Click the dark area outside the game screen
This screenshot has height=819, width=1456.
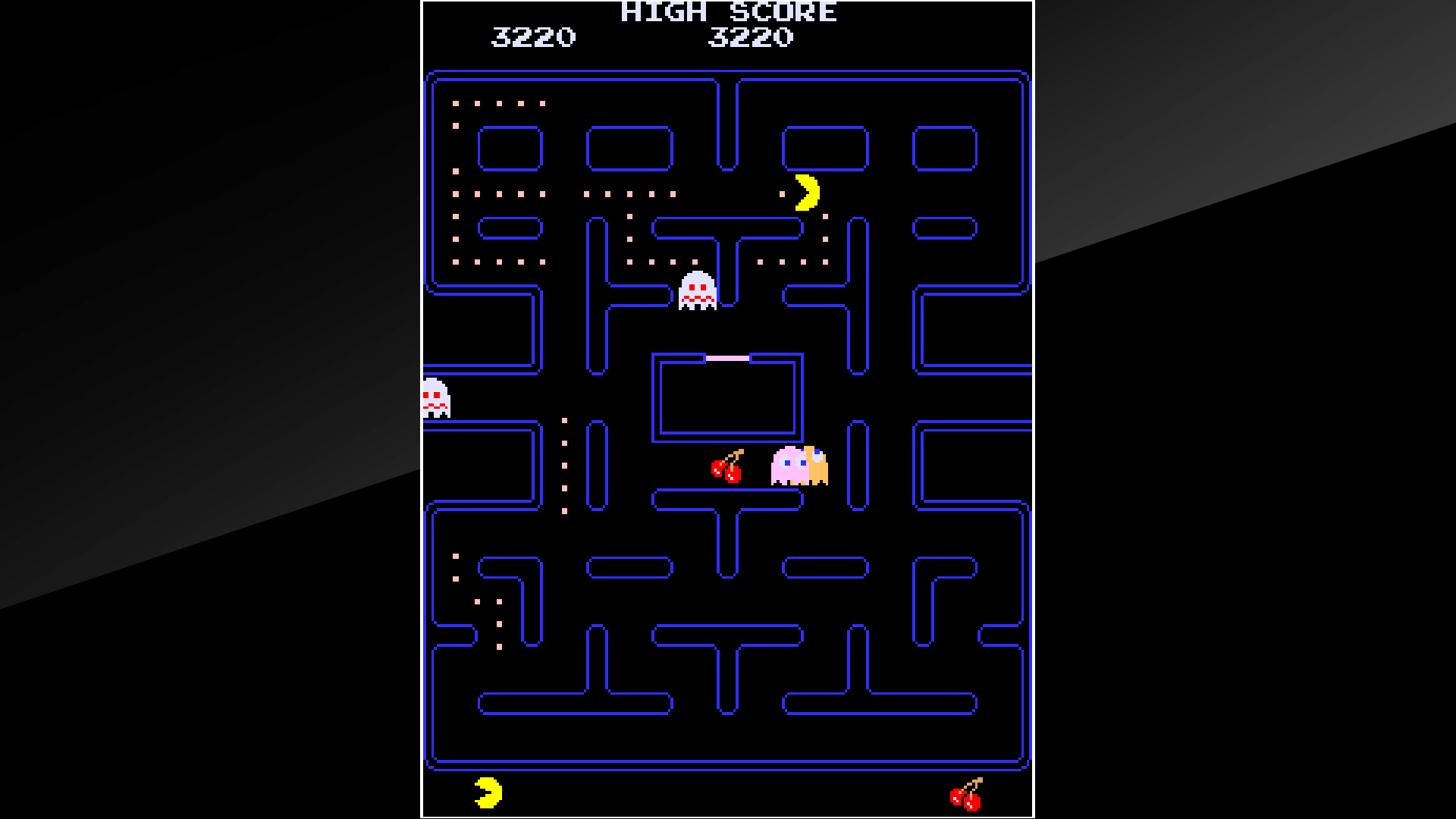[190, 409]
